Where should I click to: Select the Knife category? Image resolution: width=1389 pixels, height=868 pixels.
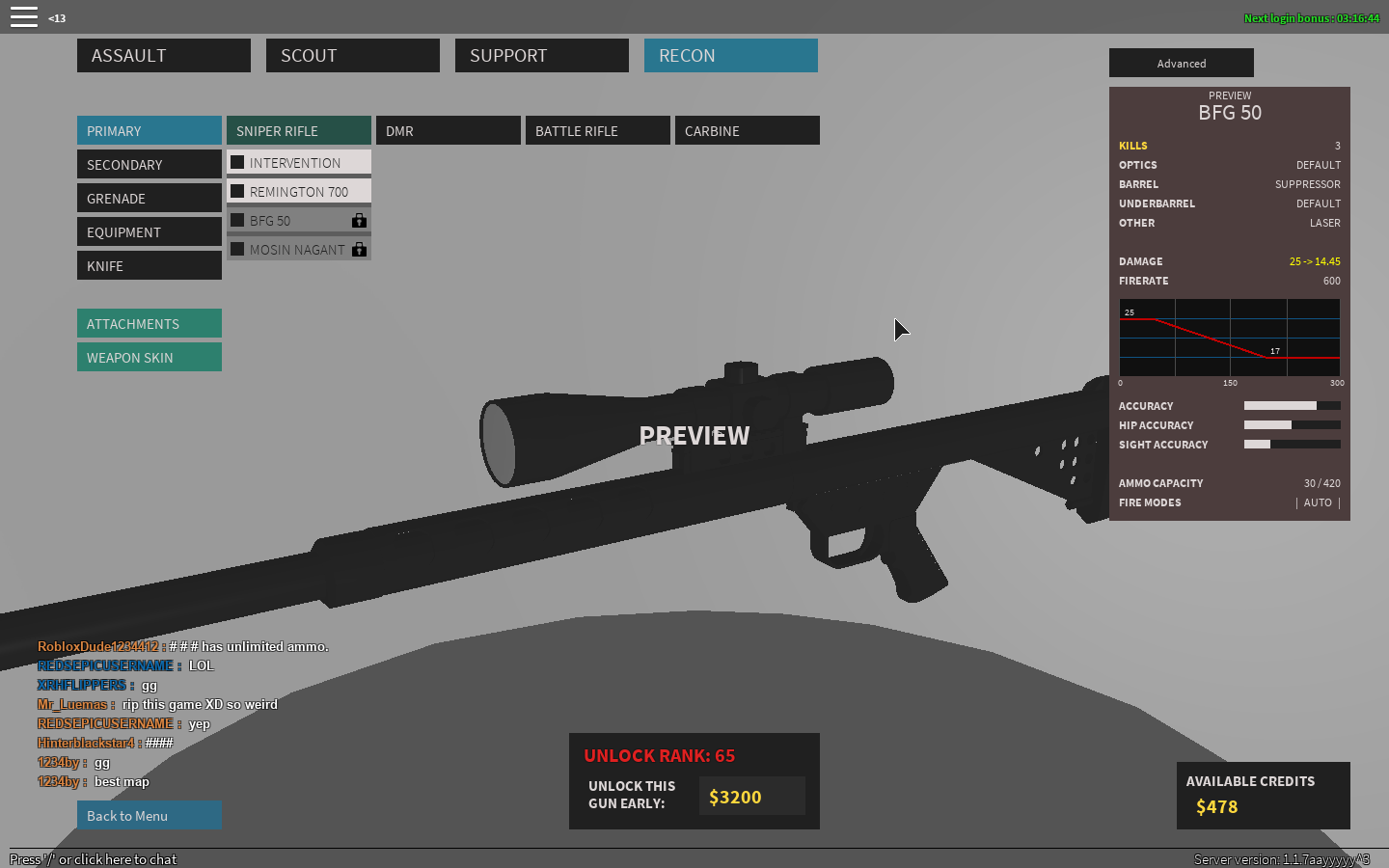[149, 266]
